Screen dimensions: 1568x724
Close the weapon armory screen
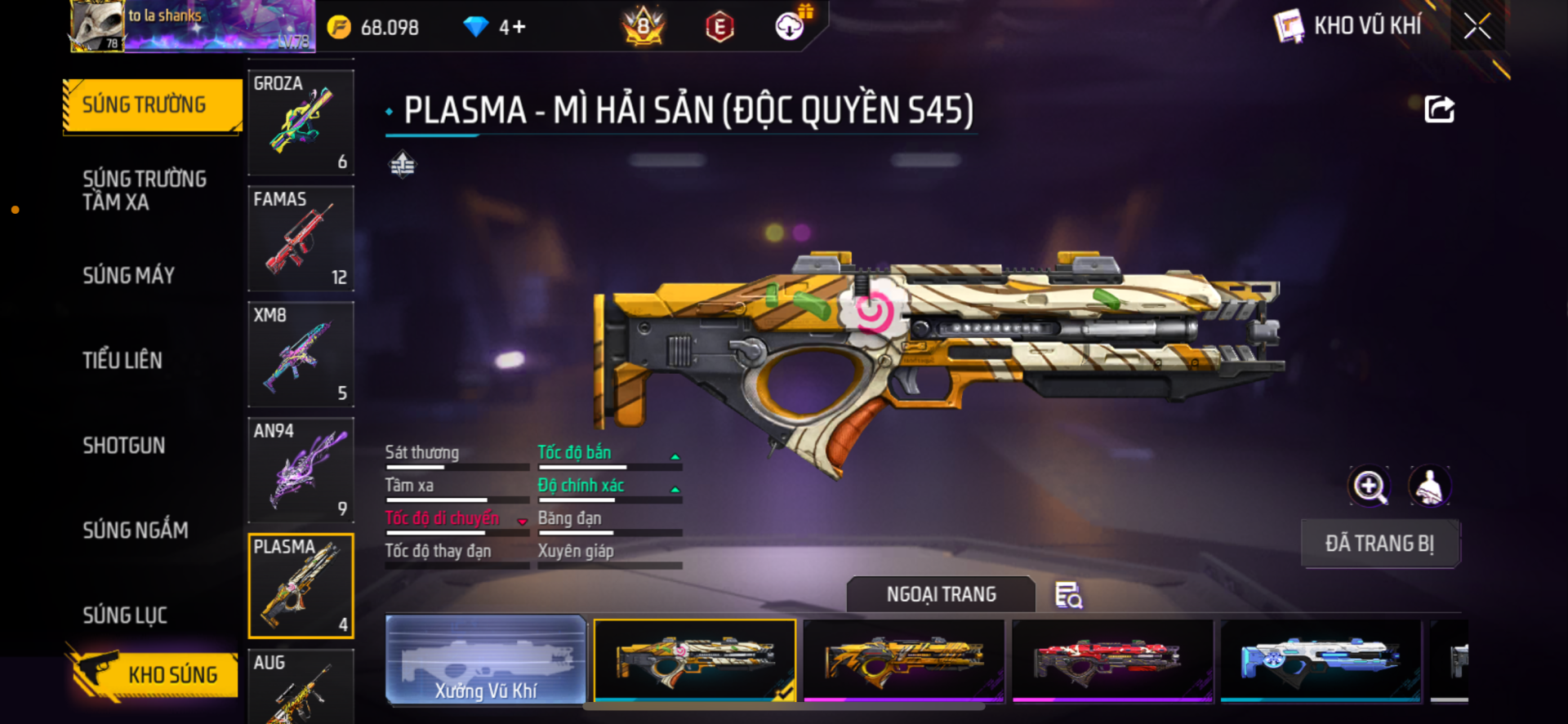pyautogui.click(x=1477, y=26)
